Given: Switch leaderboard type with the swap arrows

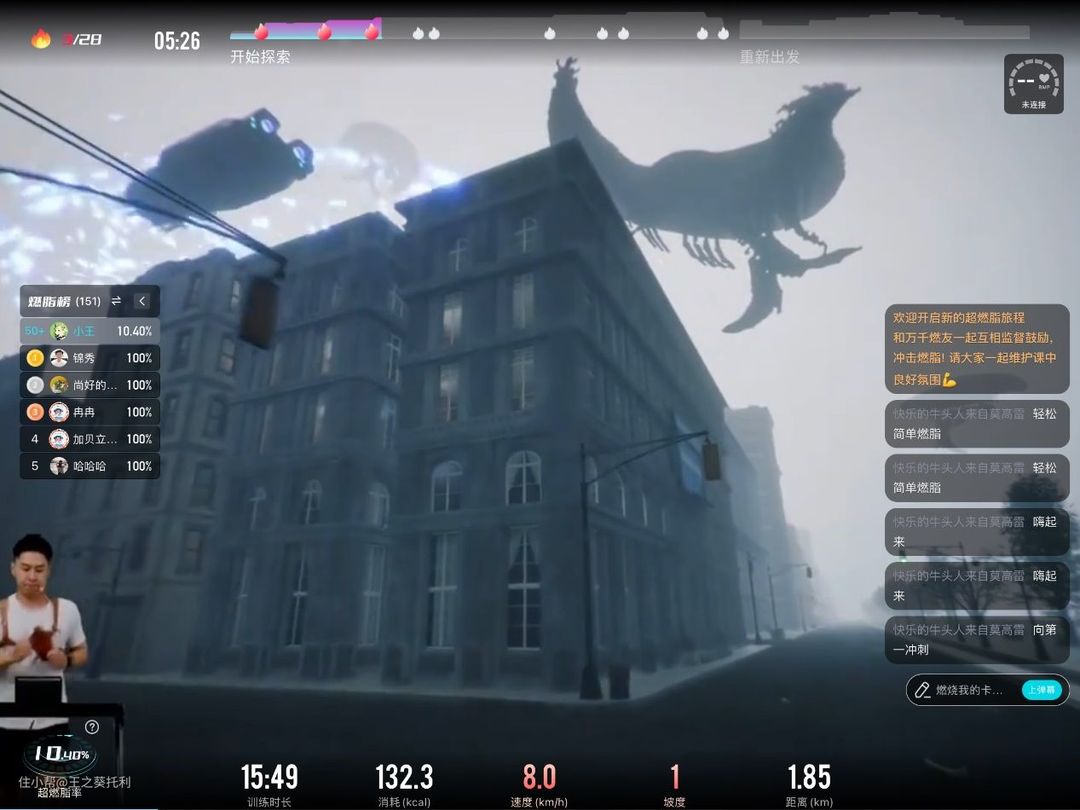Looking at the screenshot, I should coord(116,301).
